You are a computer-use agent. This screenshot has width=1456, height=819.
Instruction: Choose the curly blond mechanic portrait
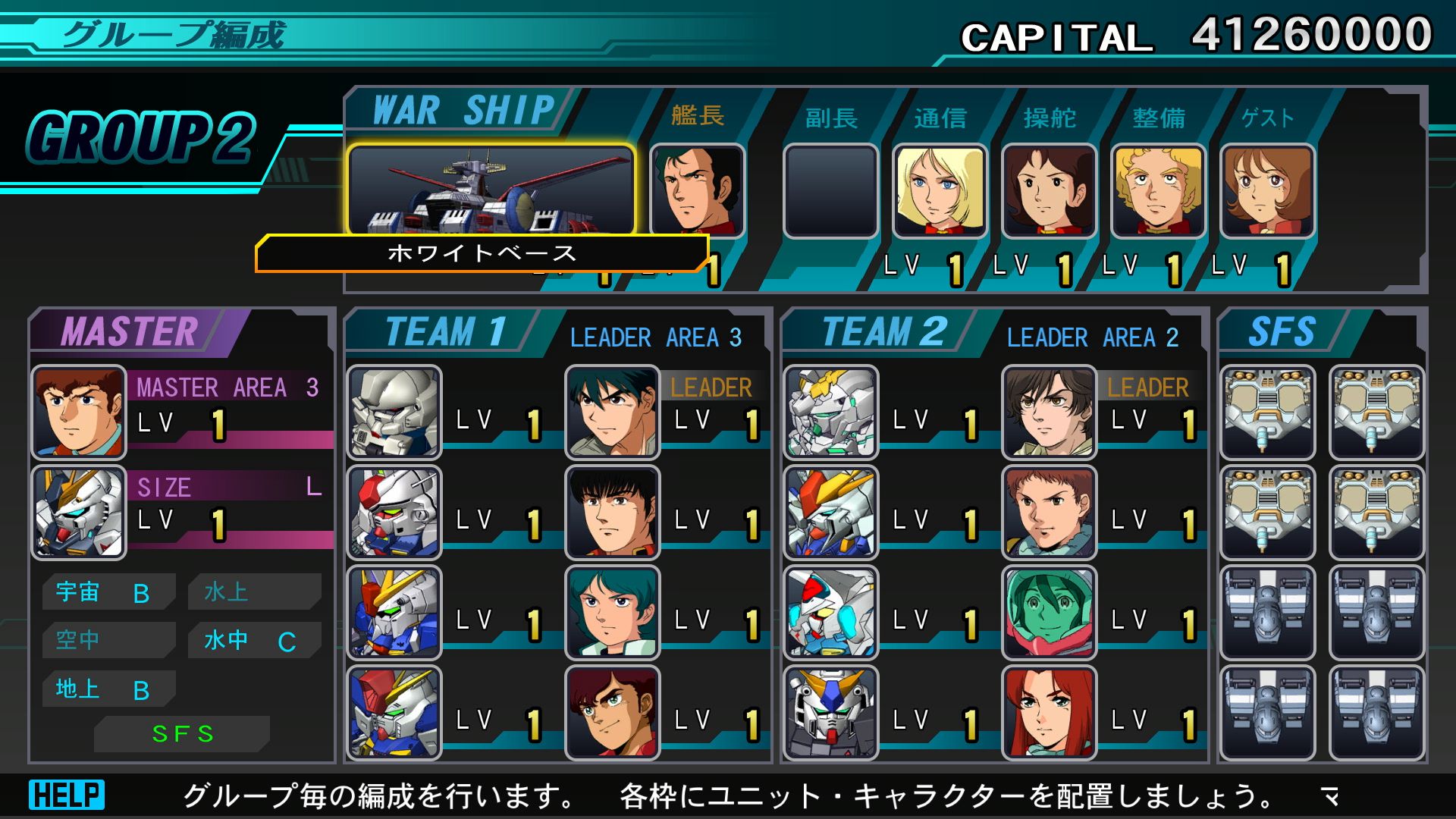pyautogui.click(x=1158, y=191)
